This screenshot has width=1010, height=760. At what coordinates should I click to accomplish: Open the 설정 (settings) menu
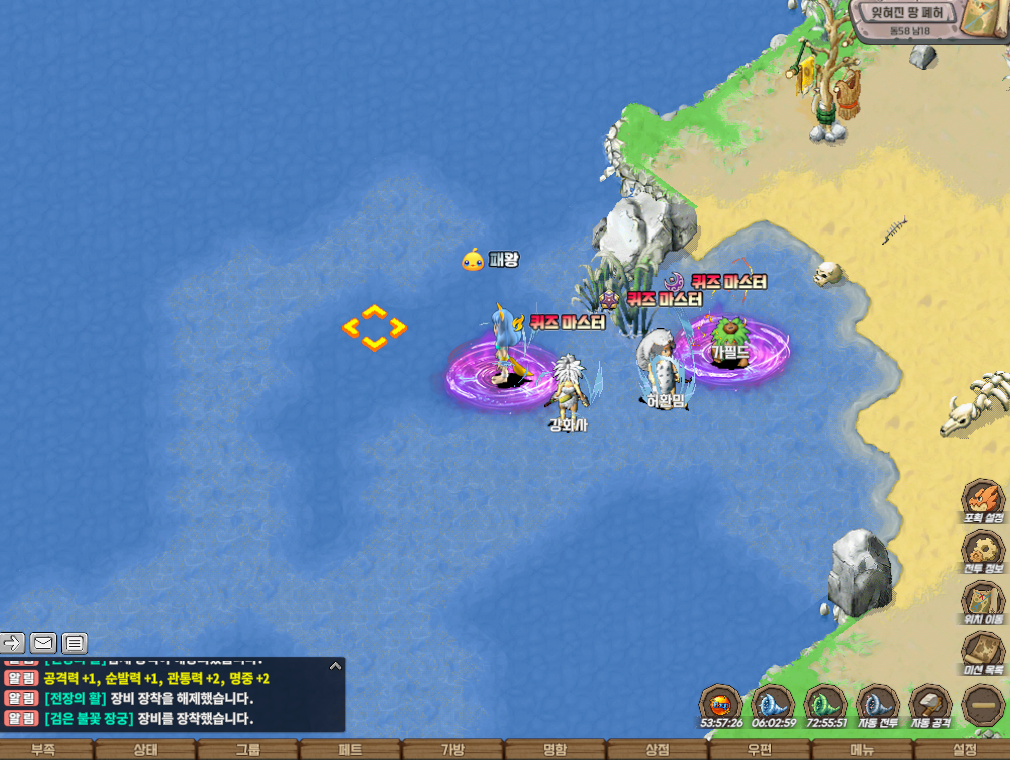click(x=964, y=750)
